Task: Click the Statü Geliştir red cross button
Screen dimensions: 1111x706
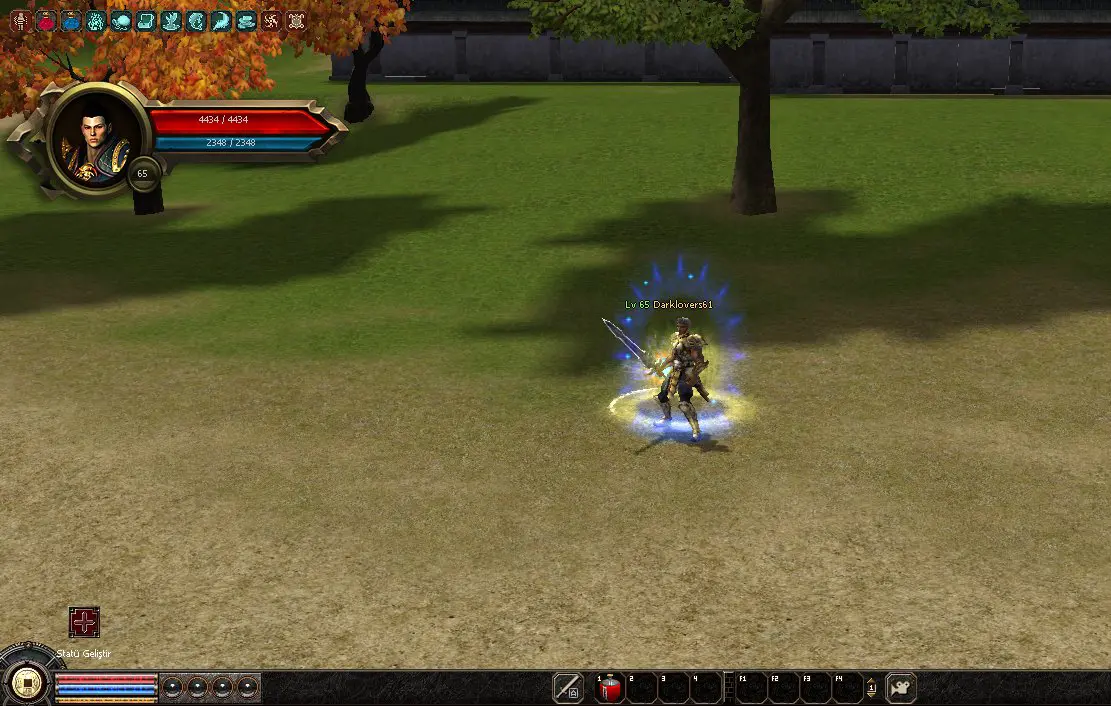Action: click(84, 622)
